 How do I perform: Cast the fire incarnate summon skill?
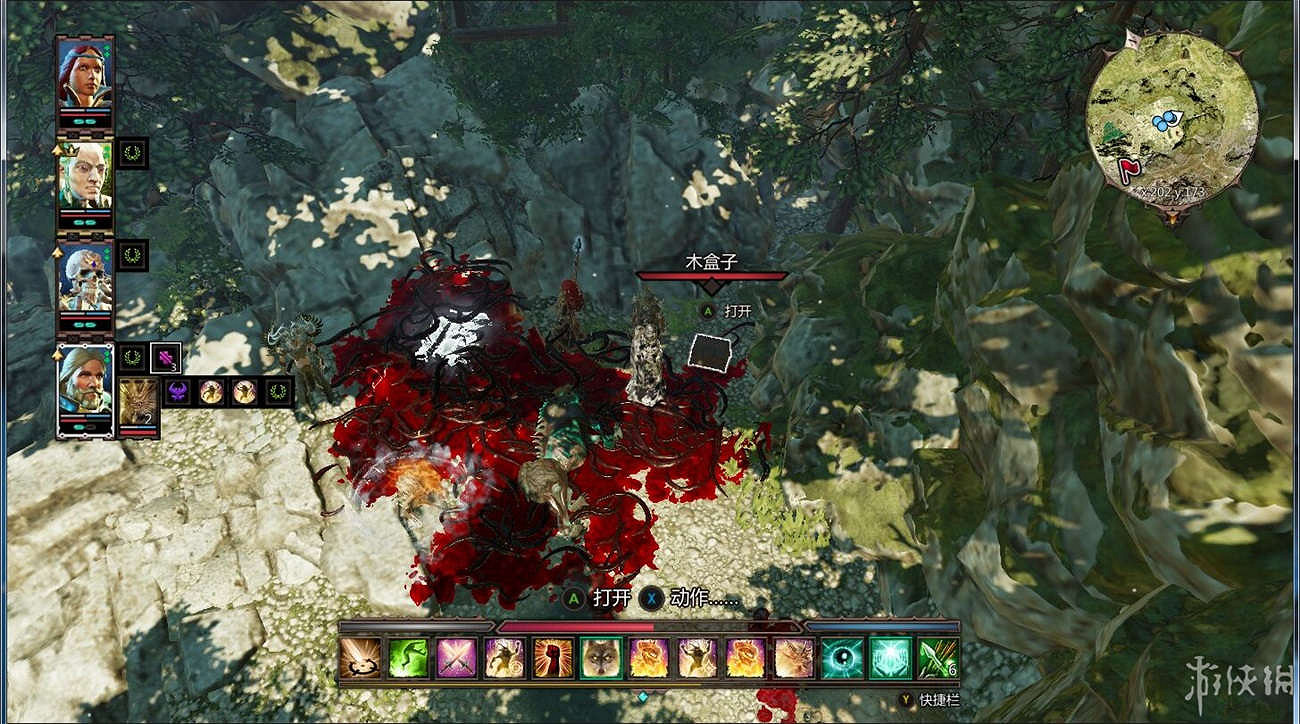[x=648, y=662]
